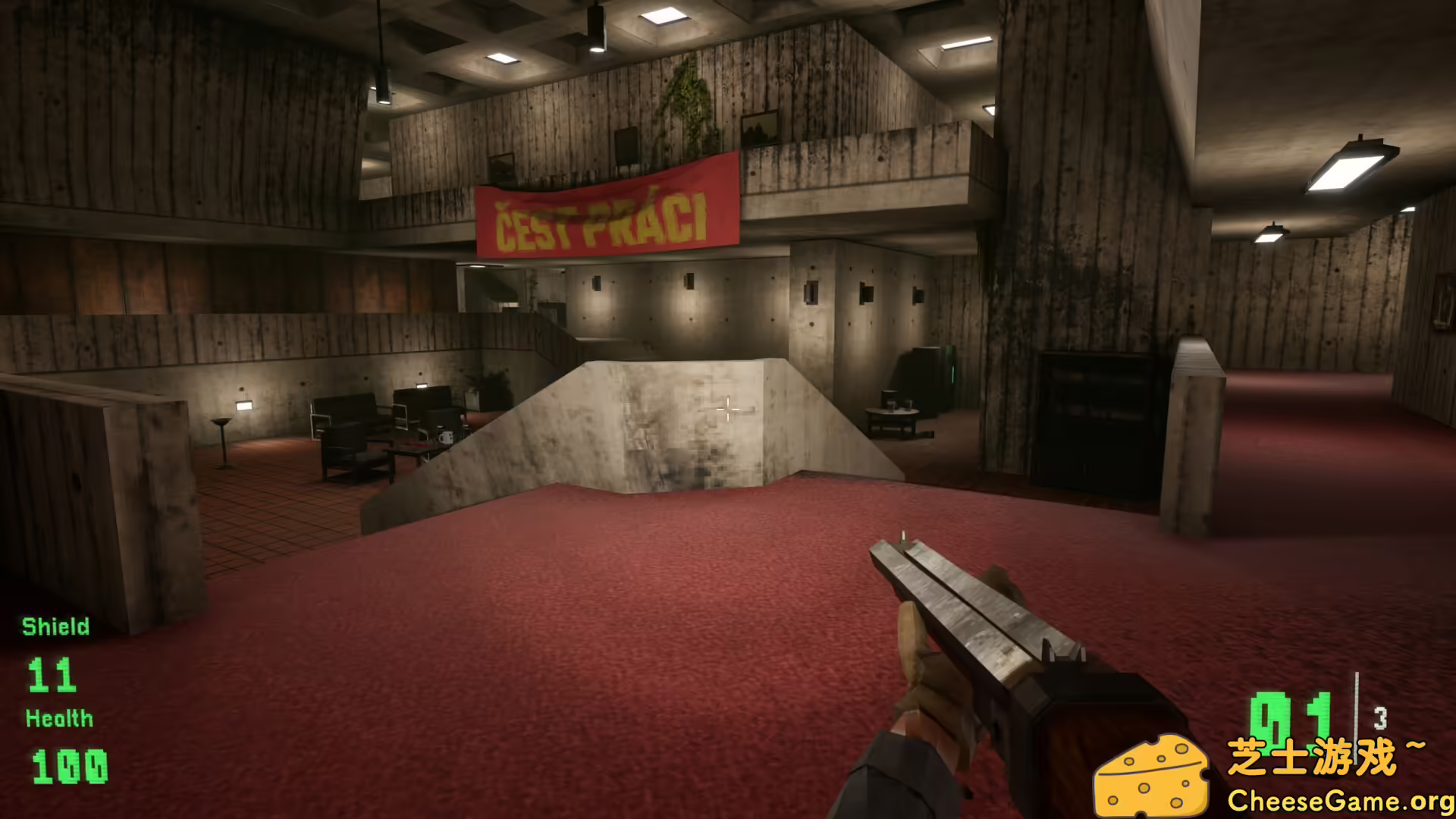Click the white mug on the coffee table
1456x819 pixels.
pyautogui.click(x=446, y=438)
